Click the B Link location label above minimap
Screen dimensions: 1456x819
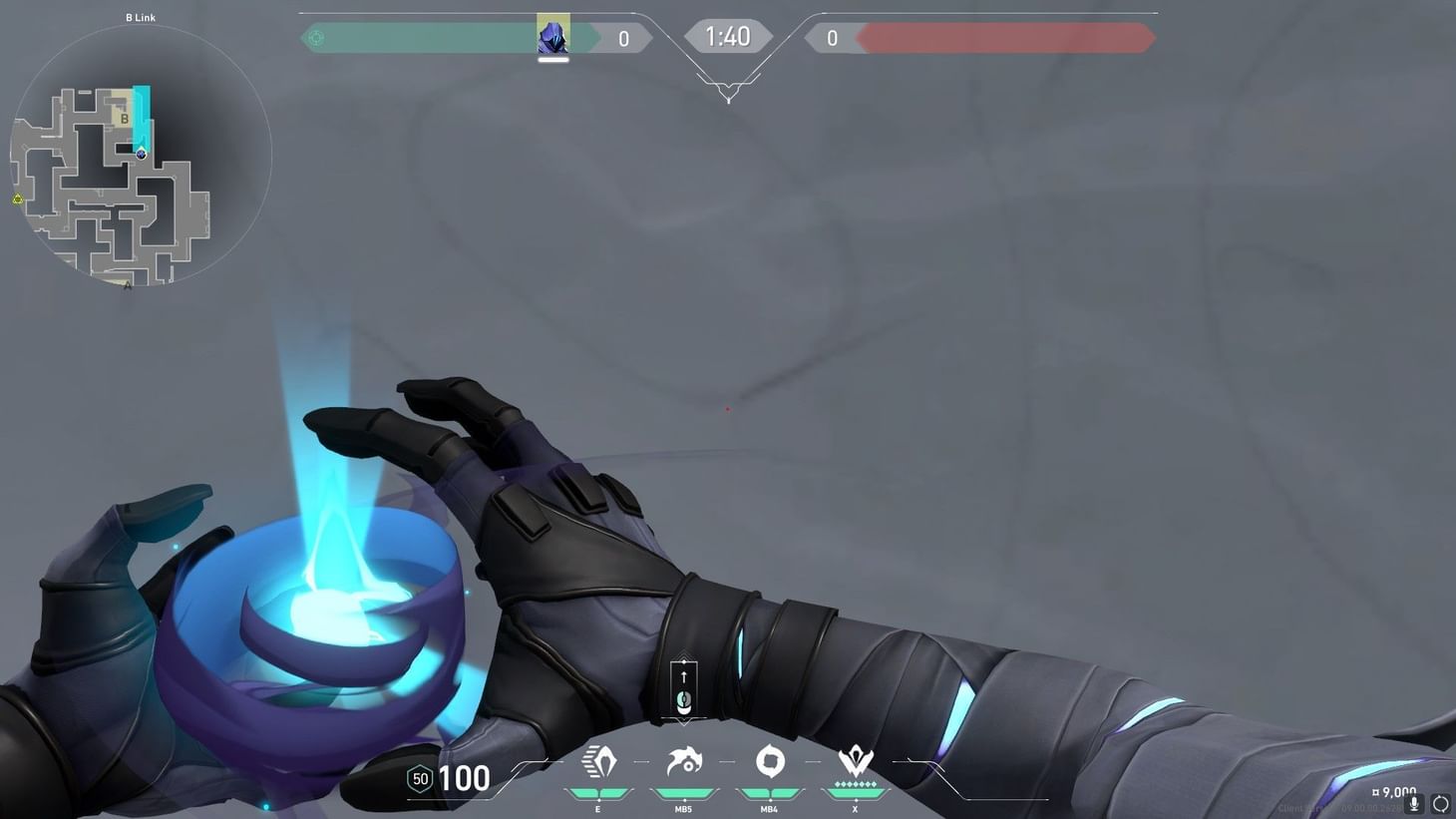tap(139, 17)
